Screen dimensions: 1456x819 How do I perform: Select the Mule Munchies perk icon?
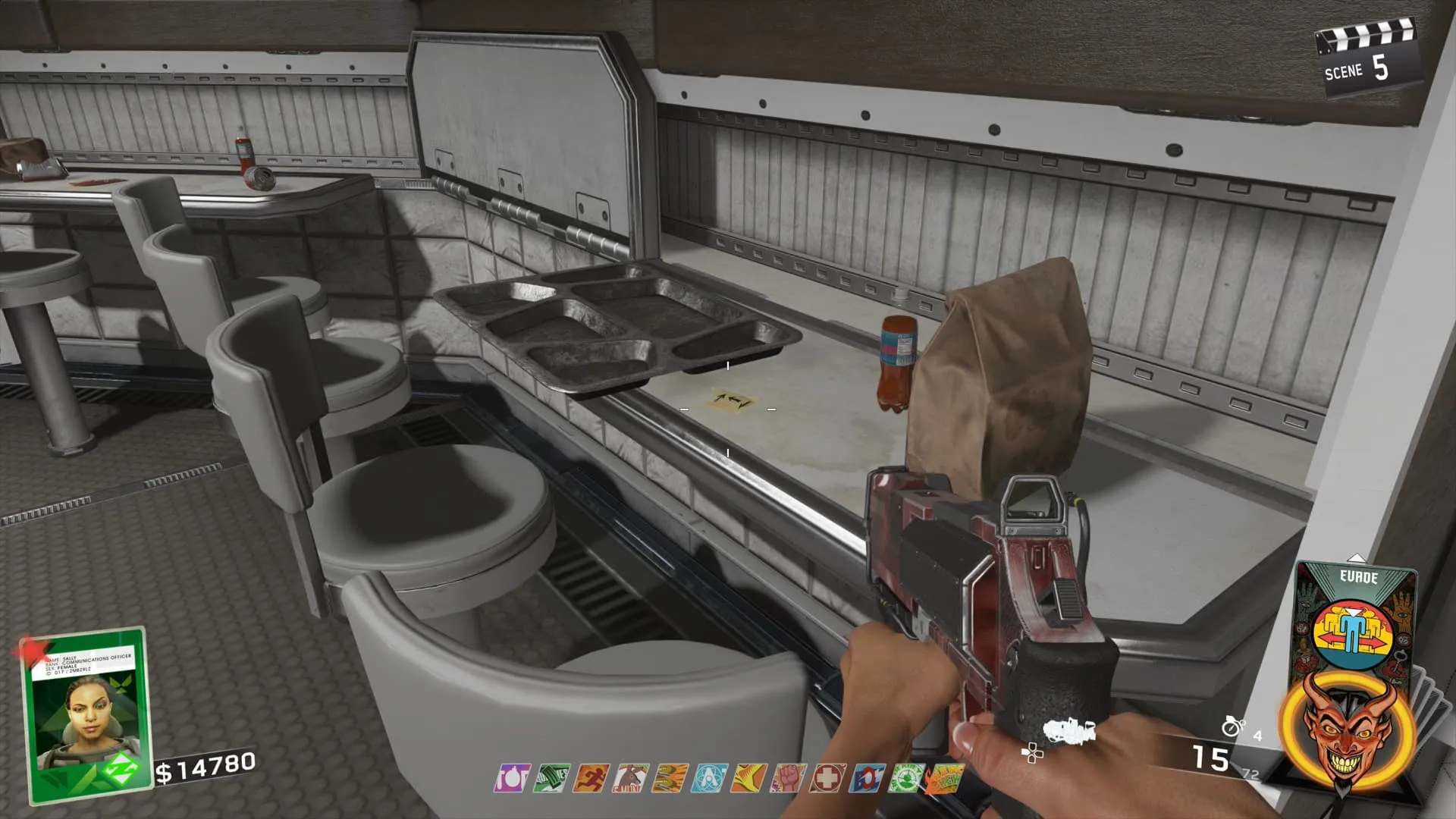pos(631,779)
